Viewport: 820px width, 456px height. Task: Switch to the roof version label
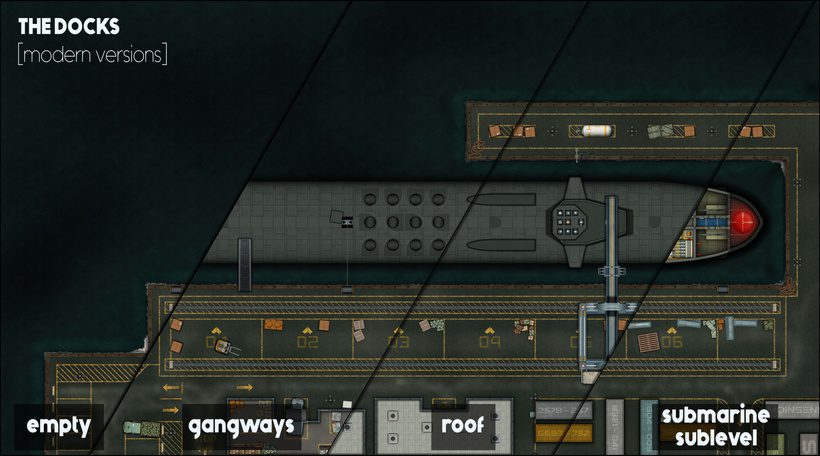[x=462, y=426]
